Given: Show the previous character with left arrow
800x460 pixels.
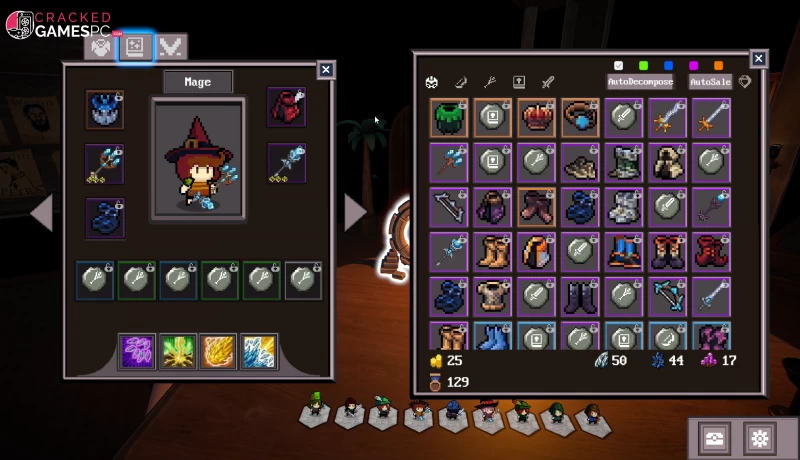Looking at the screenshot, I should click(41, 213).
